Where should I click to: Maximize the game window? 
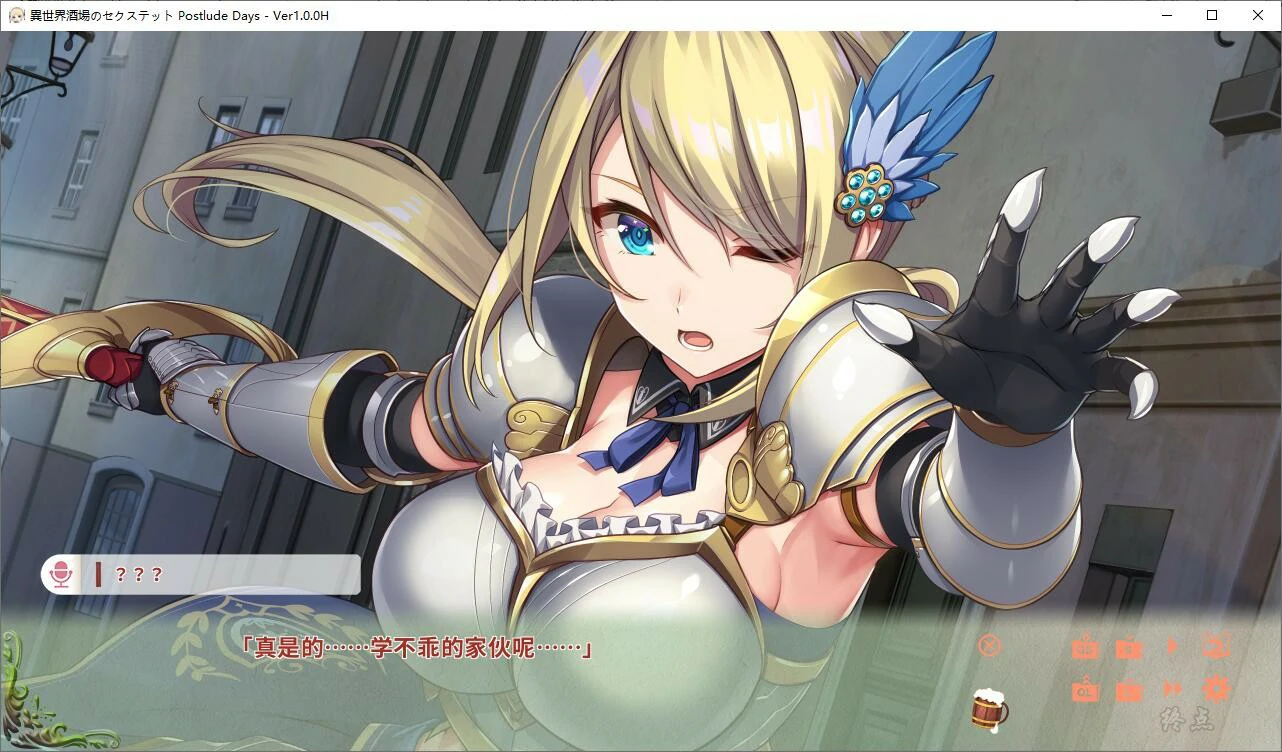[1211, 15]
